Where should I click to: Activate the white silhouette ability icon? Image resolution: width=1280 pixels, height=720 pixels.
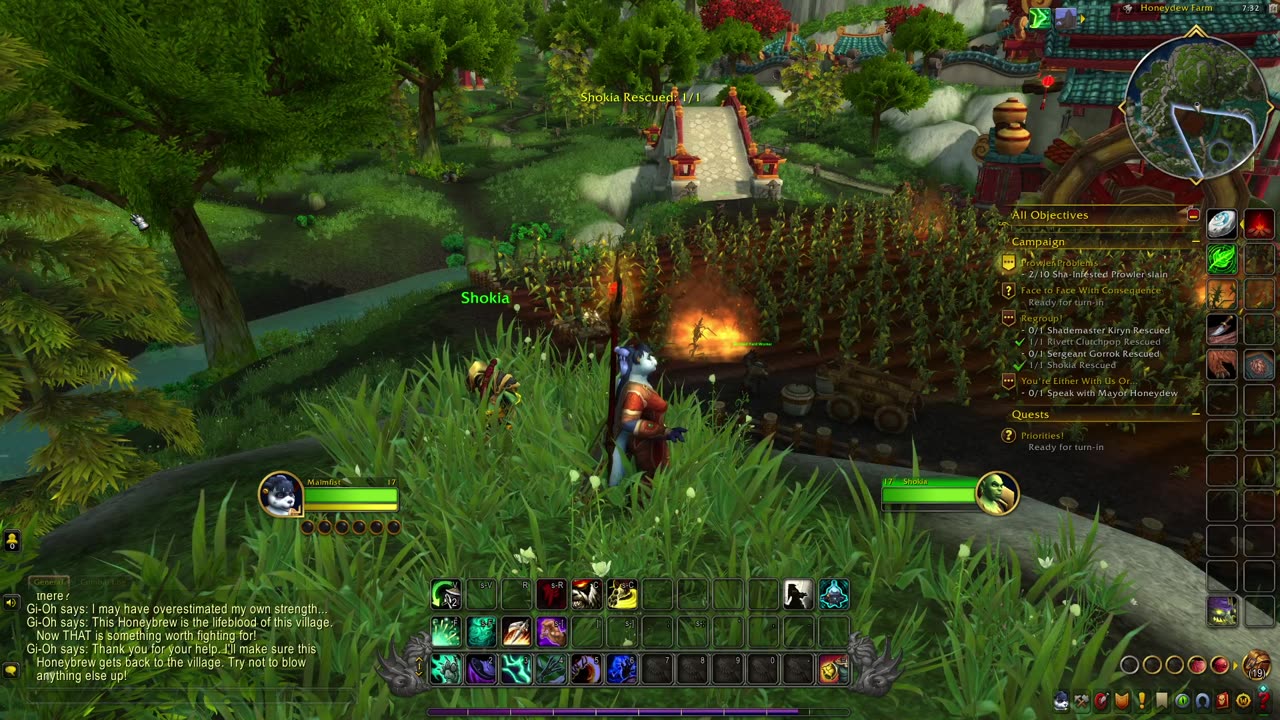click(x=797, y=595)
